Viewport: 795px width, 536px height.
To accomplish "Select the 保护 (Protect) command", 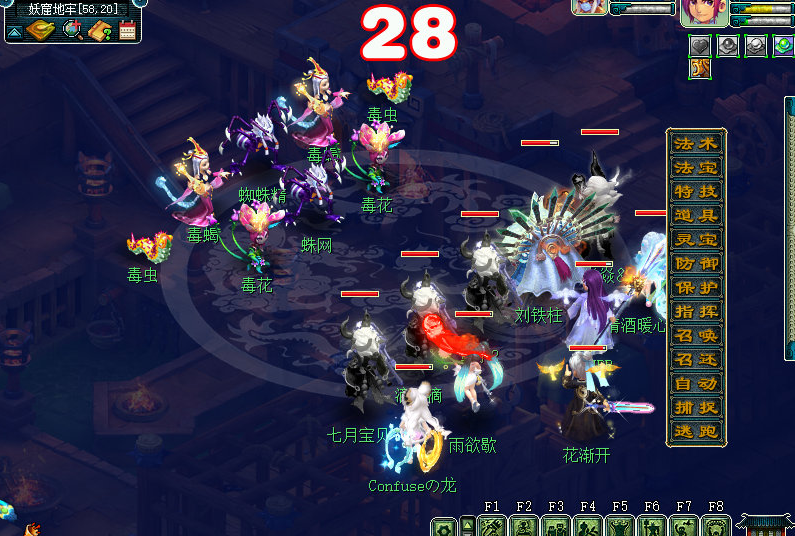I will coord(696,287).
